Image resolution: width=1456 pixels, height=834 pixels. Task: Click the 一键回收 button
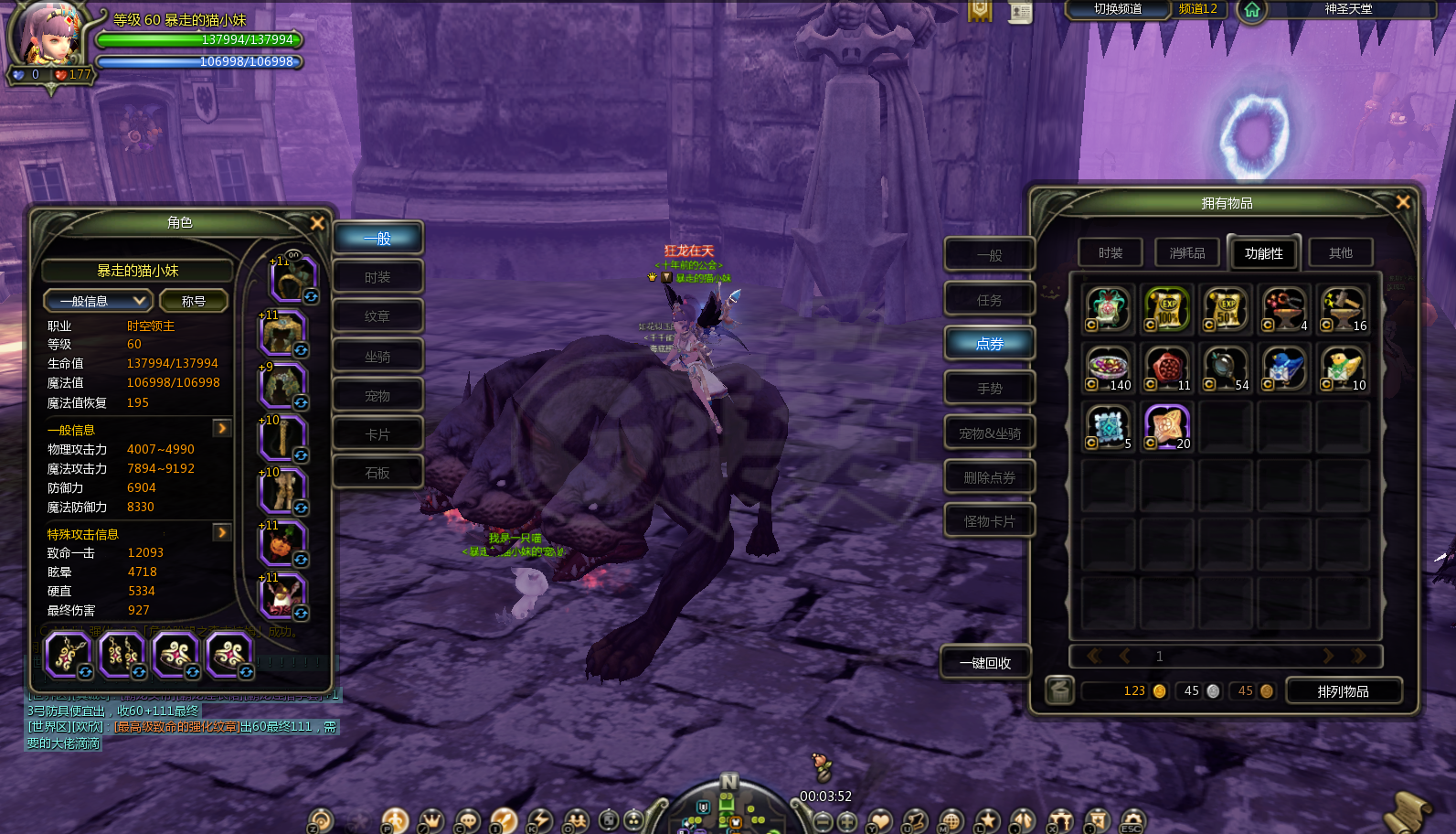click(985, 663)
